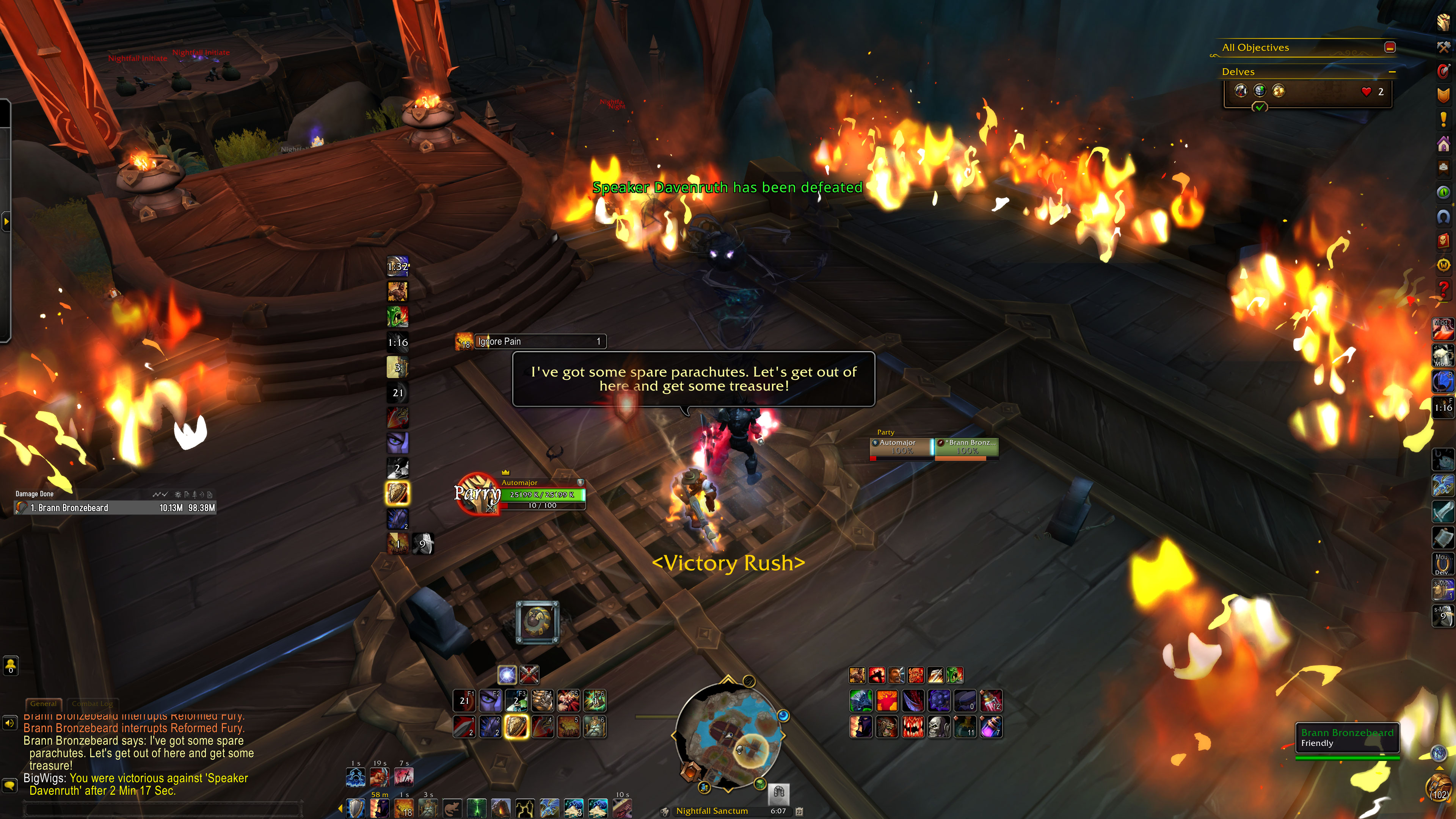Open the damage meter gear settings

point(178,494)
